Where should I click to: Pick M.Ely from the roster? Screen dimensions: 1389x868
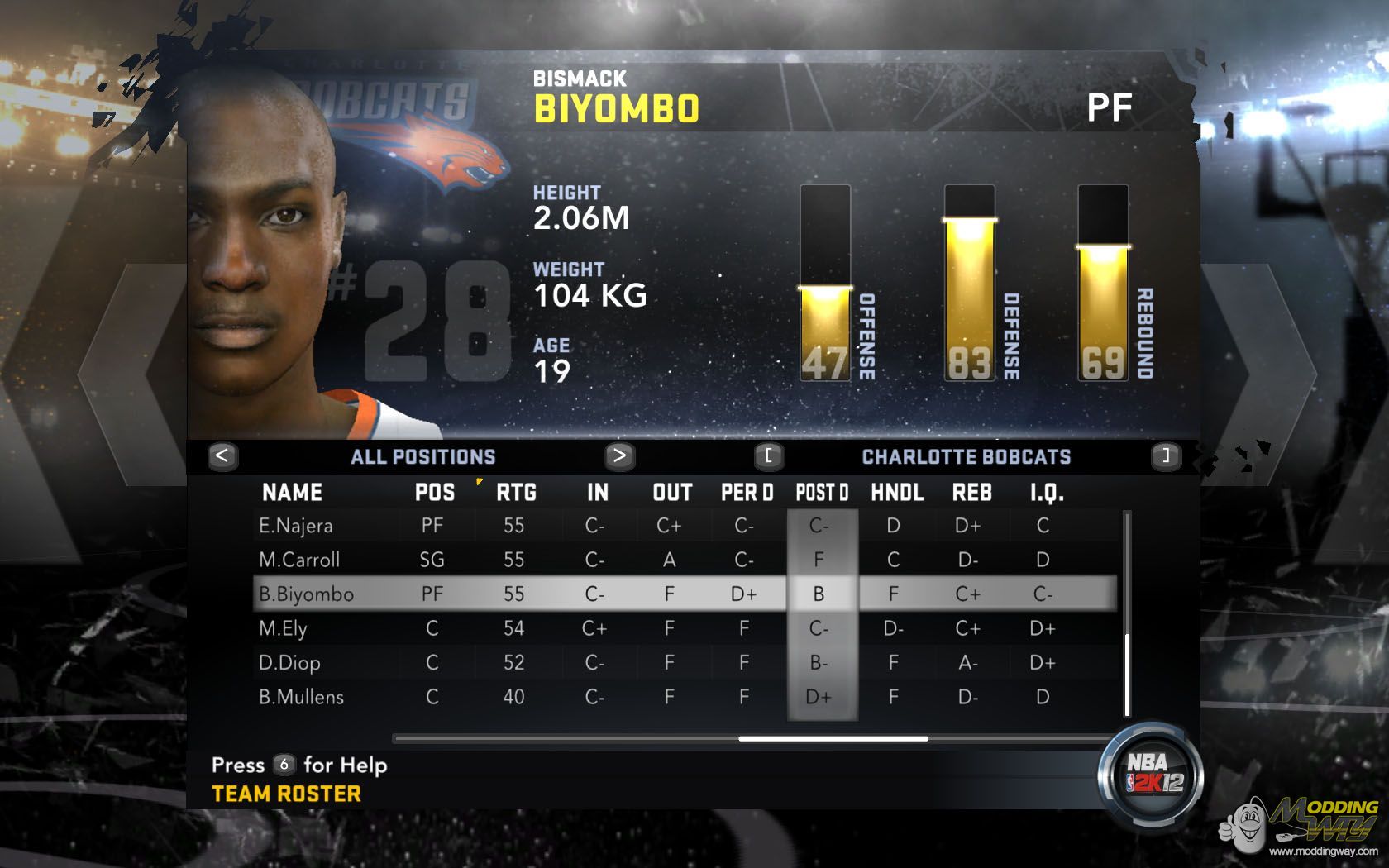pyautogui.click(x=283, y=628)
